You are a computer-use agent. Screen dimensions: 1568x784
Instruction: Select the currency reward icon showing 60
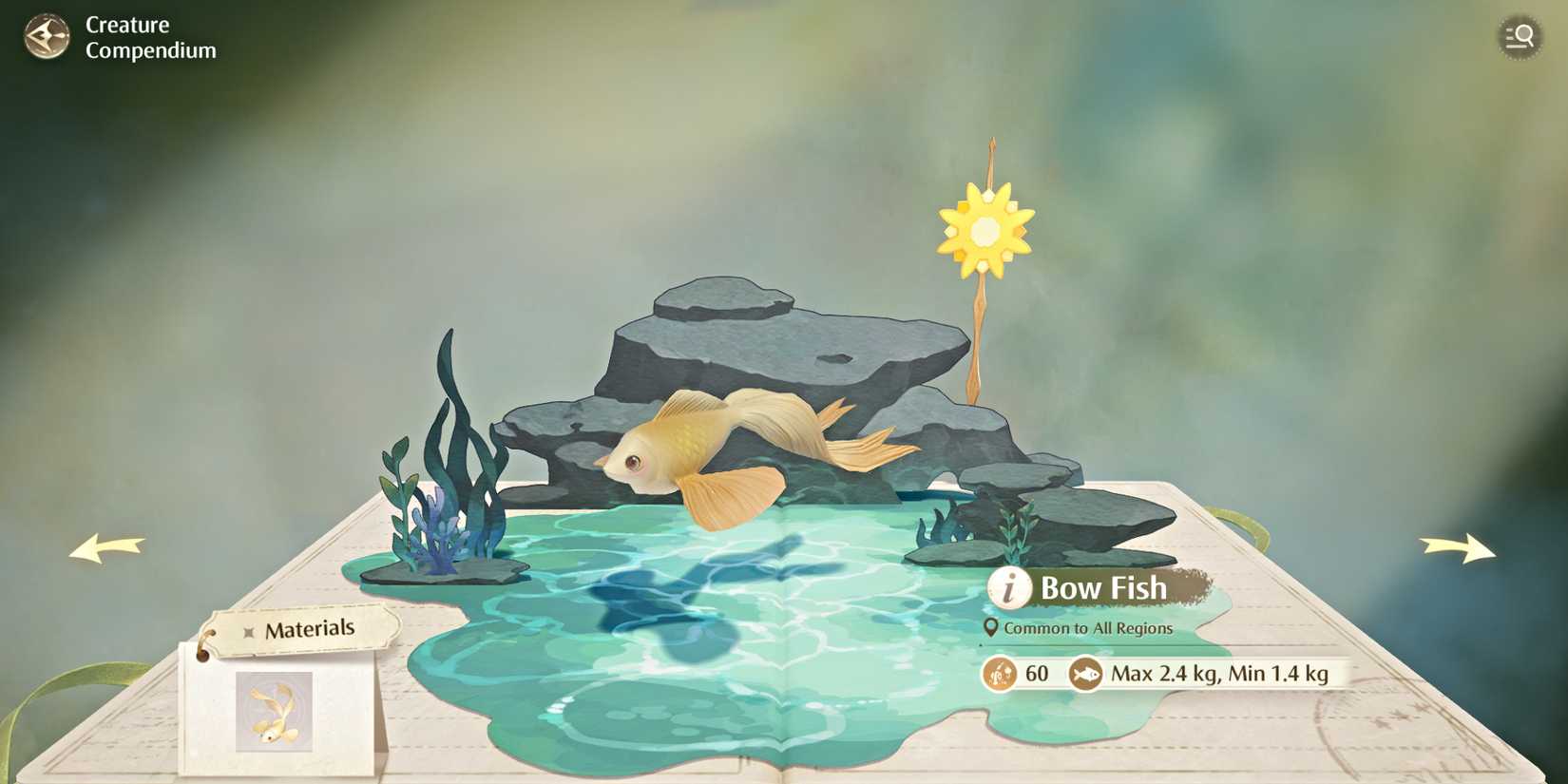pyautogui.click(x=998, y=675)
